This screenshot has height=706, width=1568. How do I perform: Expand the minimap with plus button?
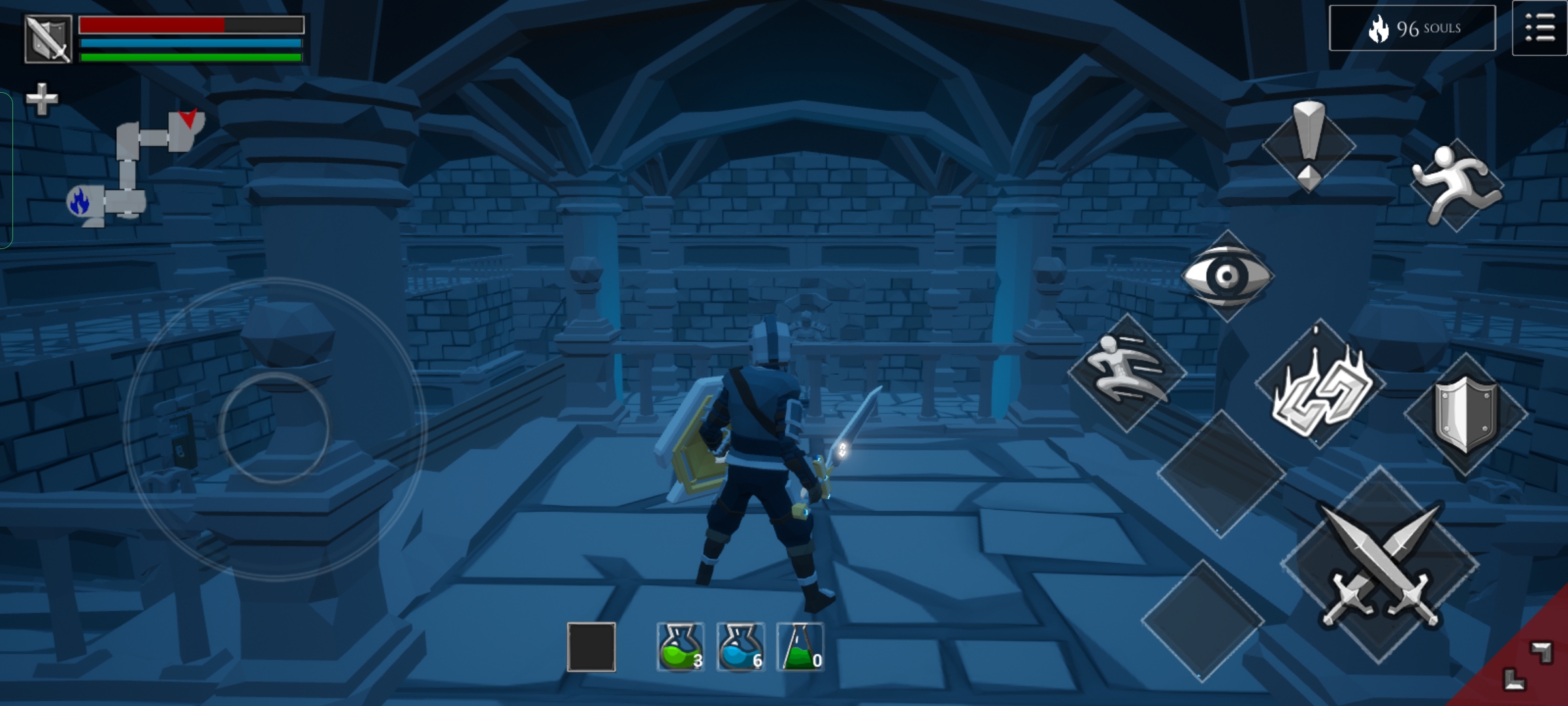coord(42,99)
